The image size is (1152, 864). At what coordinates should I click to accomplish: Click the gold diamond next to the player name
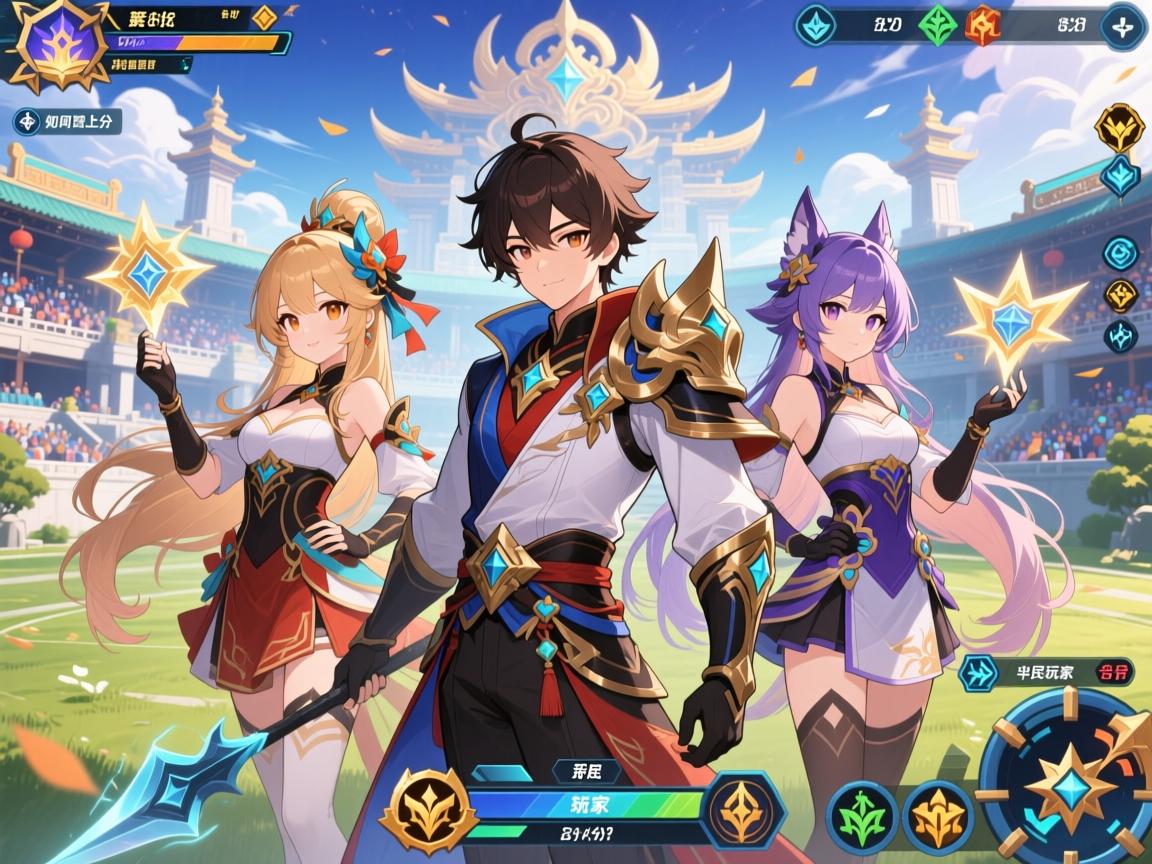(264, 18)
